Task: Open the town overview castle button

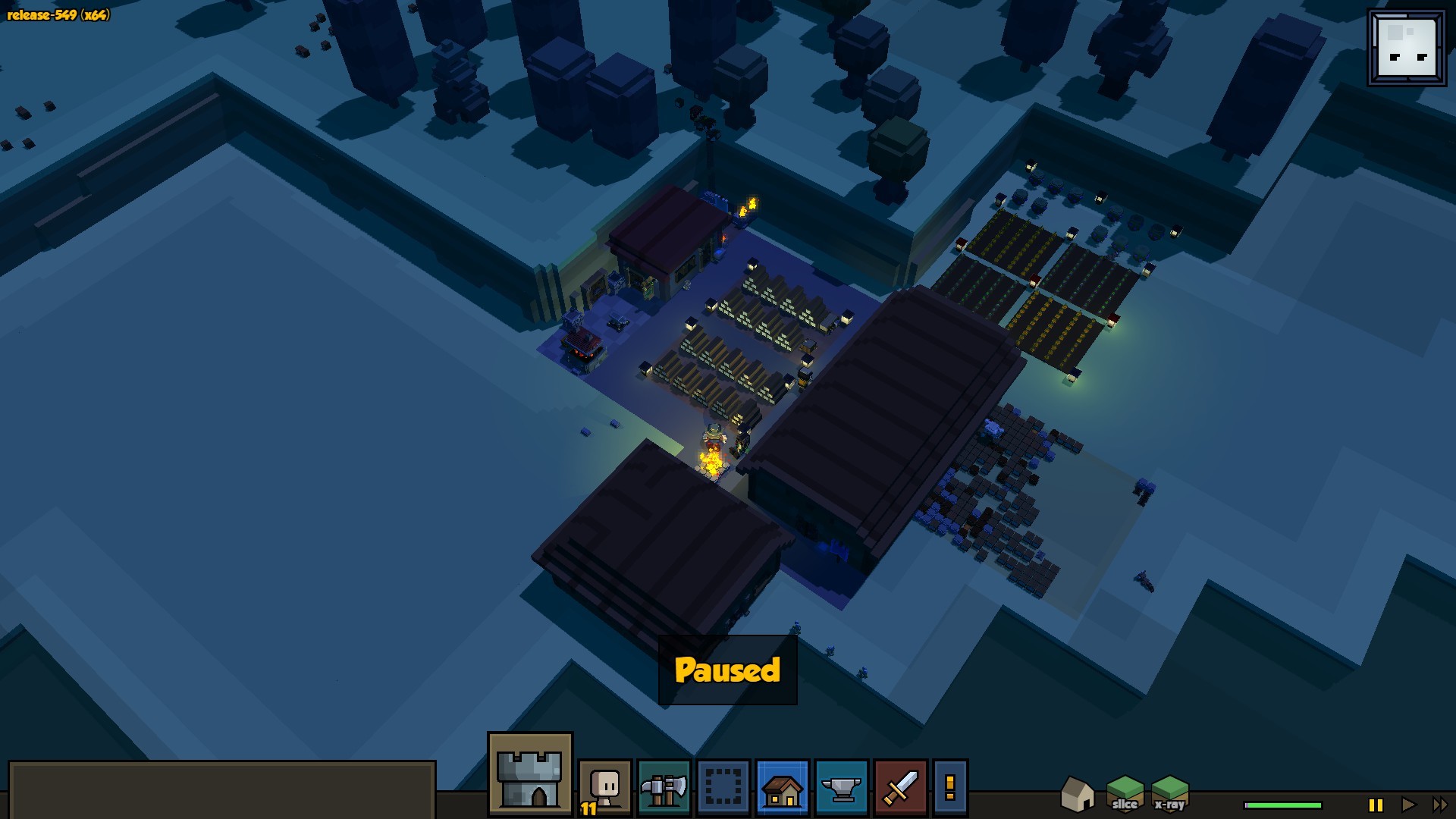Action: (529, 775)
